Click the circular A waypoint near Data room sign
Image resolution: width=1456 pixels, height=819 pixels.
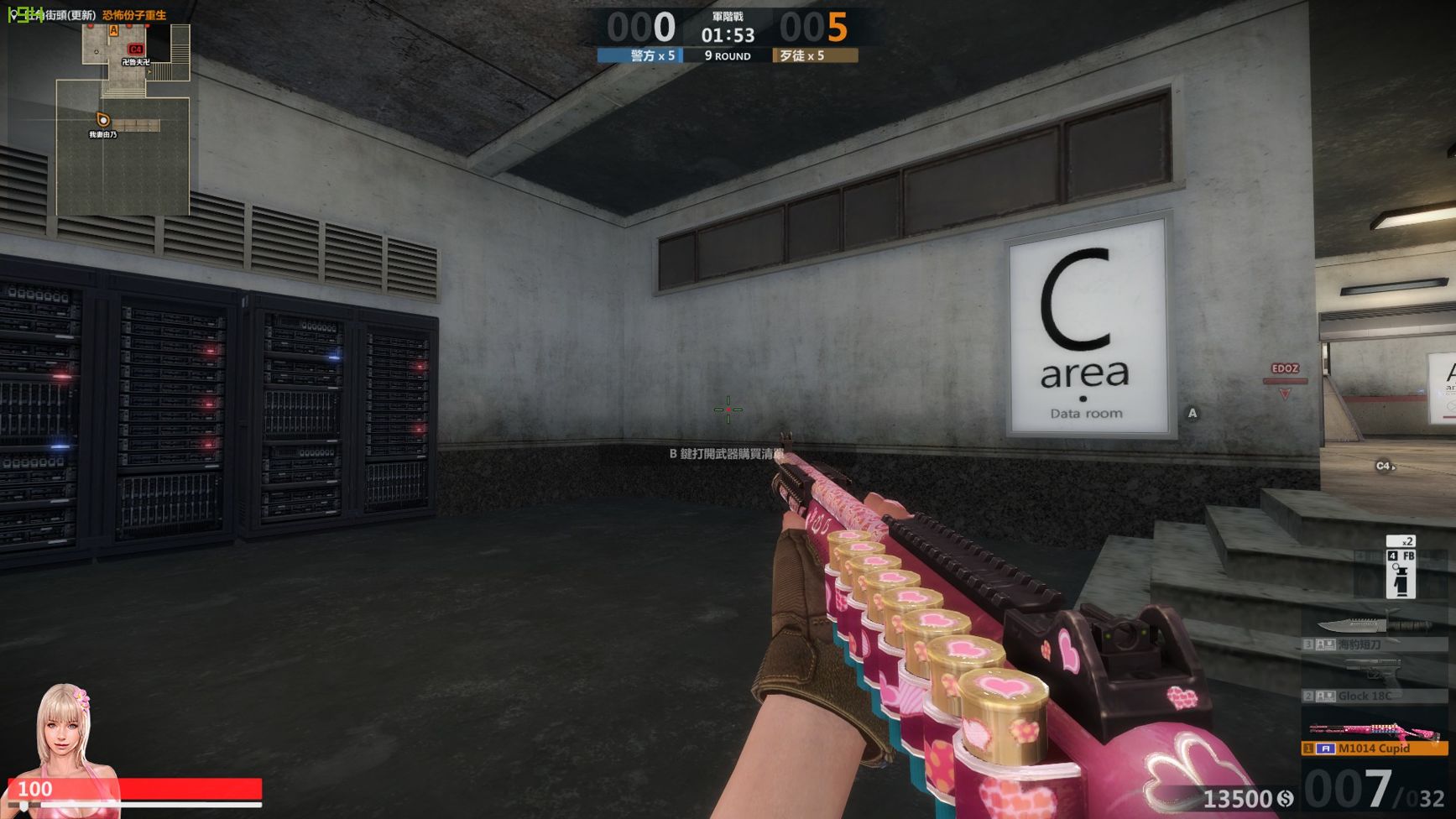tap(1192, 413)
